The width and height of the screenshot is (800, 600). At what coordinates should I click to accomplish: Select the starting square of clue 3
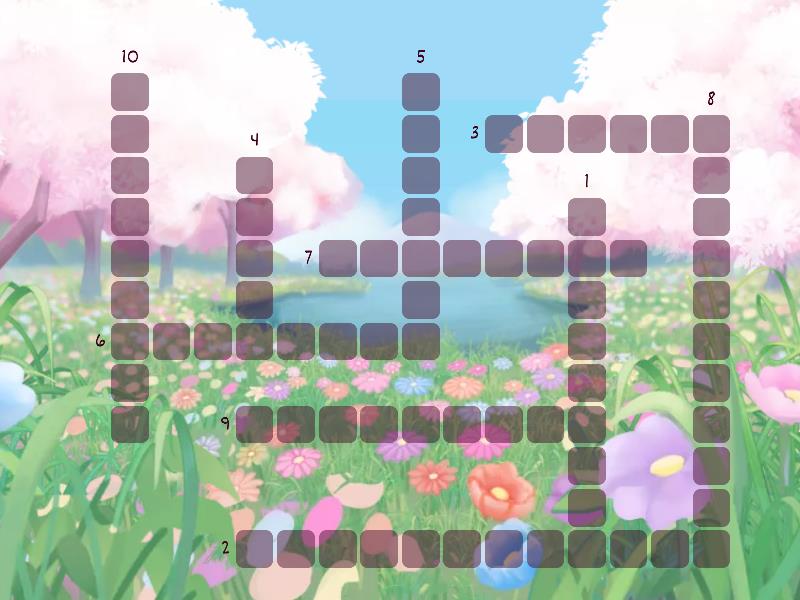[x=504, y=134]
